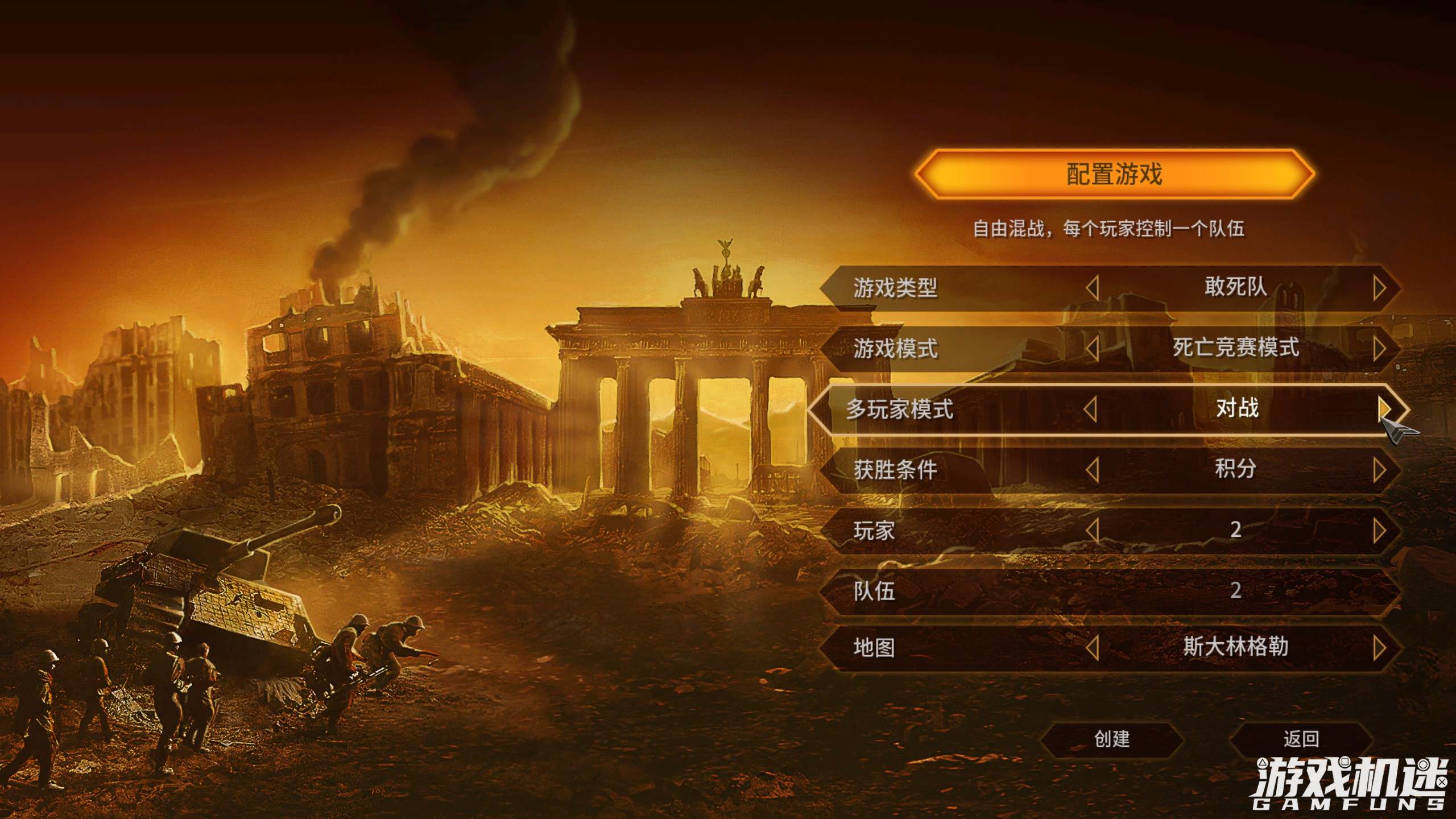
Task: Select previous 游戏类型 with left arrow
Action: pos(1092,288)
